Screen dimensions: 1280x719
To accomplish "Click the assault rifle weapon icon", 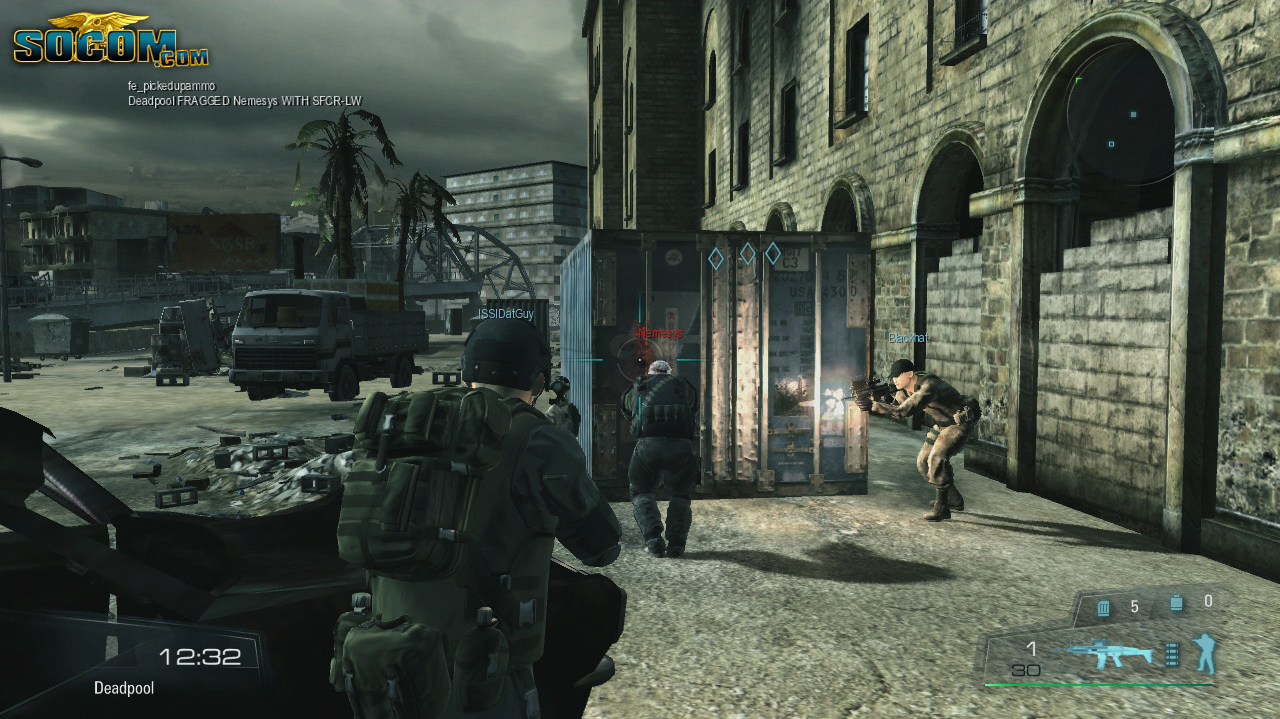I will [1109, 654].
